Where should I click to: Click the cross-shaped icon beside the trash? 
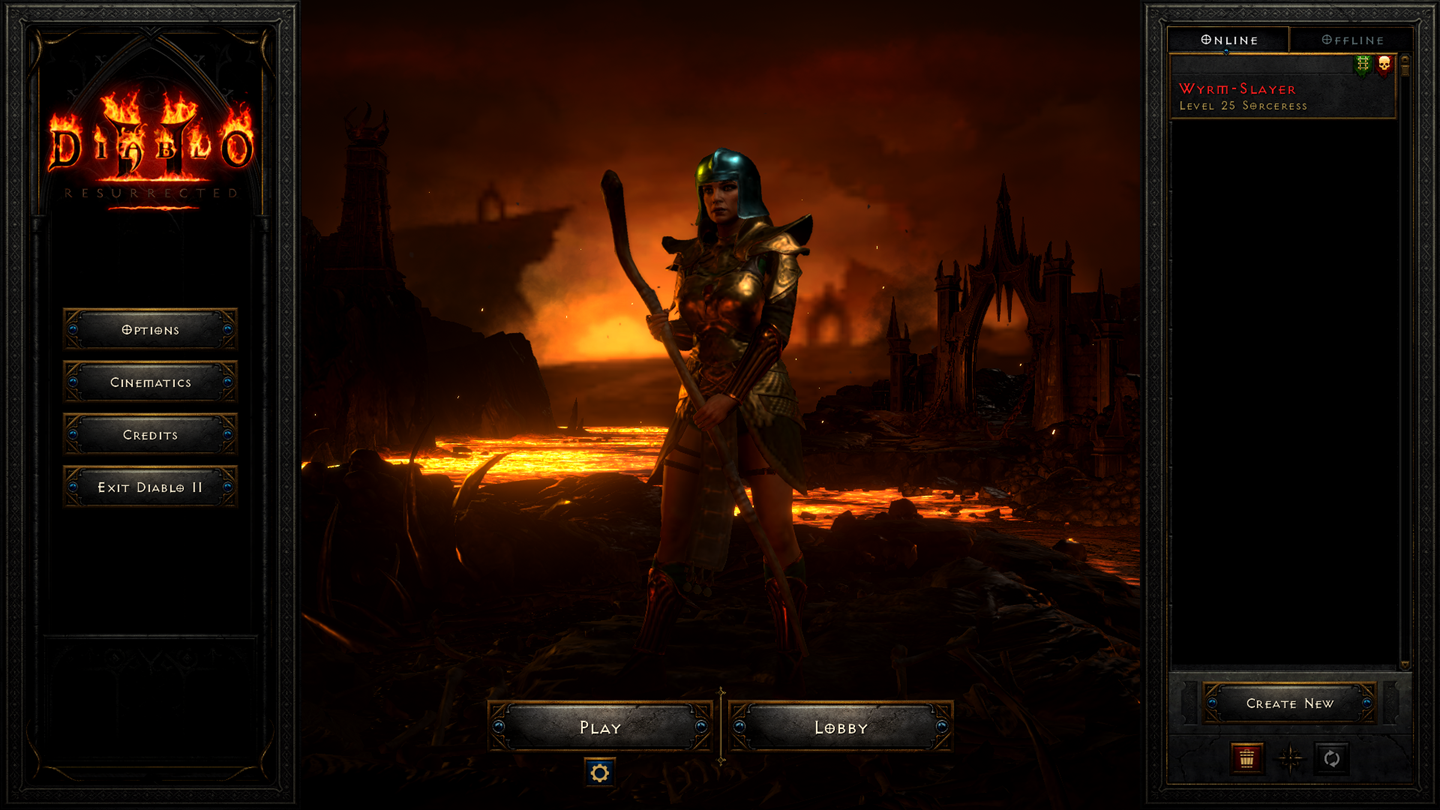click(1290, 758)
